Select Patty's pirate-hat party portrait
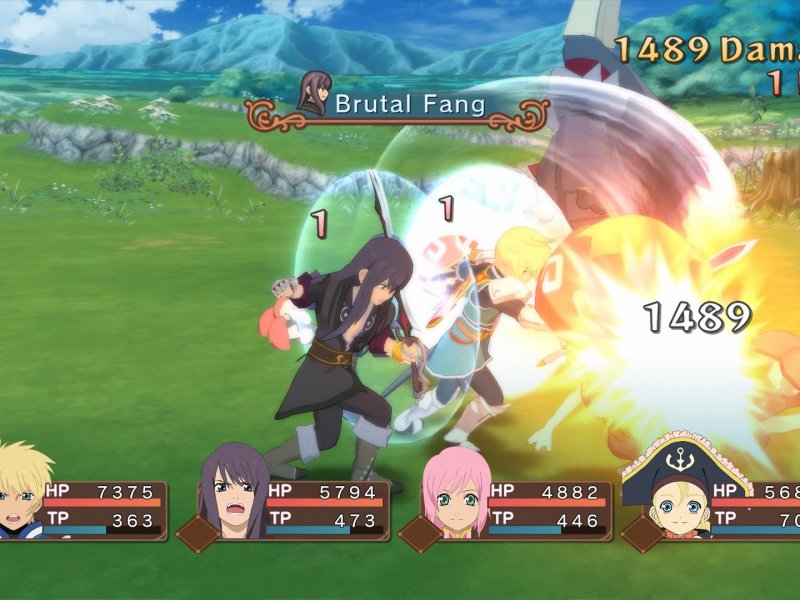Screen dimensions: 800x600 pyautogui.click(x=672, y=488)
